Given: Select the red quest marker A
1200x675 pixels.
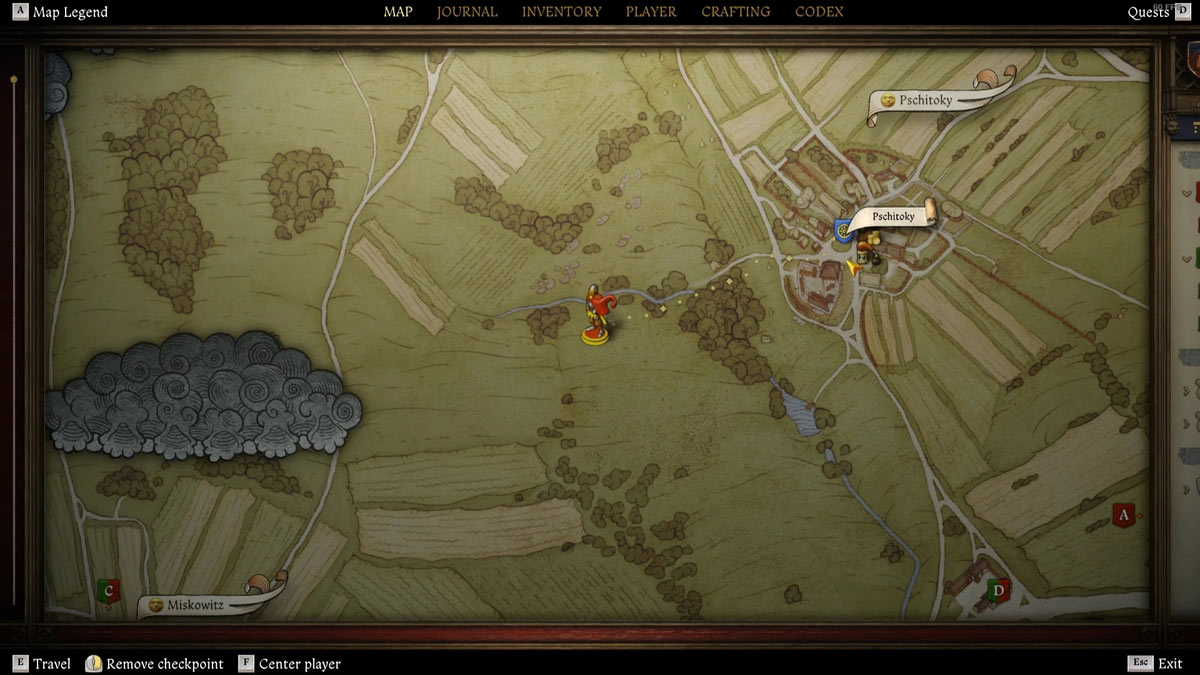Looking at the screenshot, I should (x=1123, y=516).
